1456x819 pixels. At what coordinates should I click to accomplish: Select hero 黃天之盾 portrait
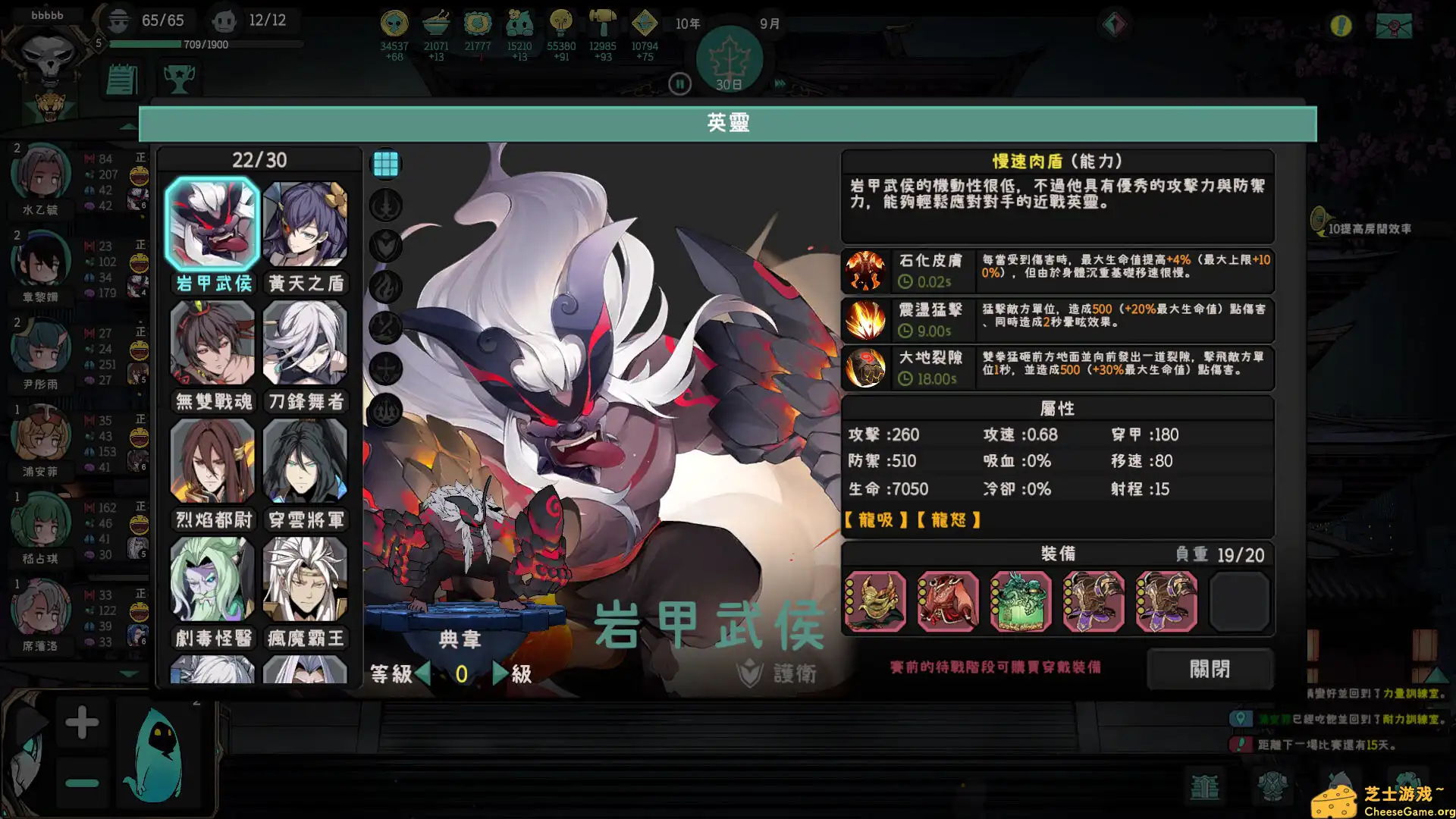click(306, 222)
